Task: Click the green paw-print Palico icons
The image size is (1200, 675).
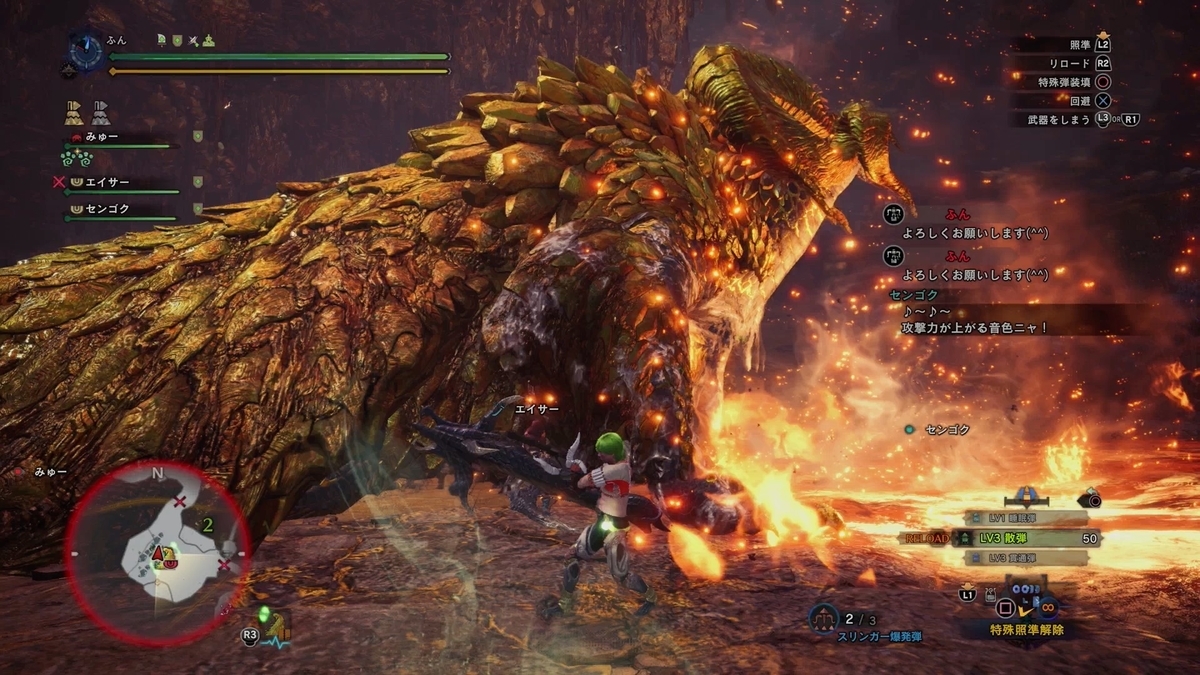Action: point(76,159)
